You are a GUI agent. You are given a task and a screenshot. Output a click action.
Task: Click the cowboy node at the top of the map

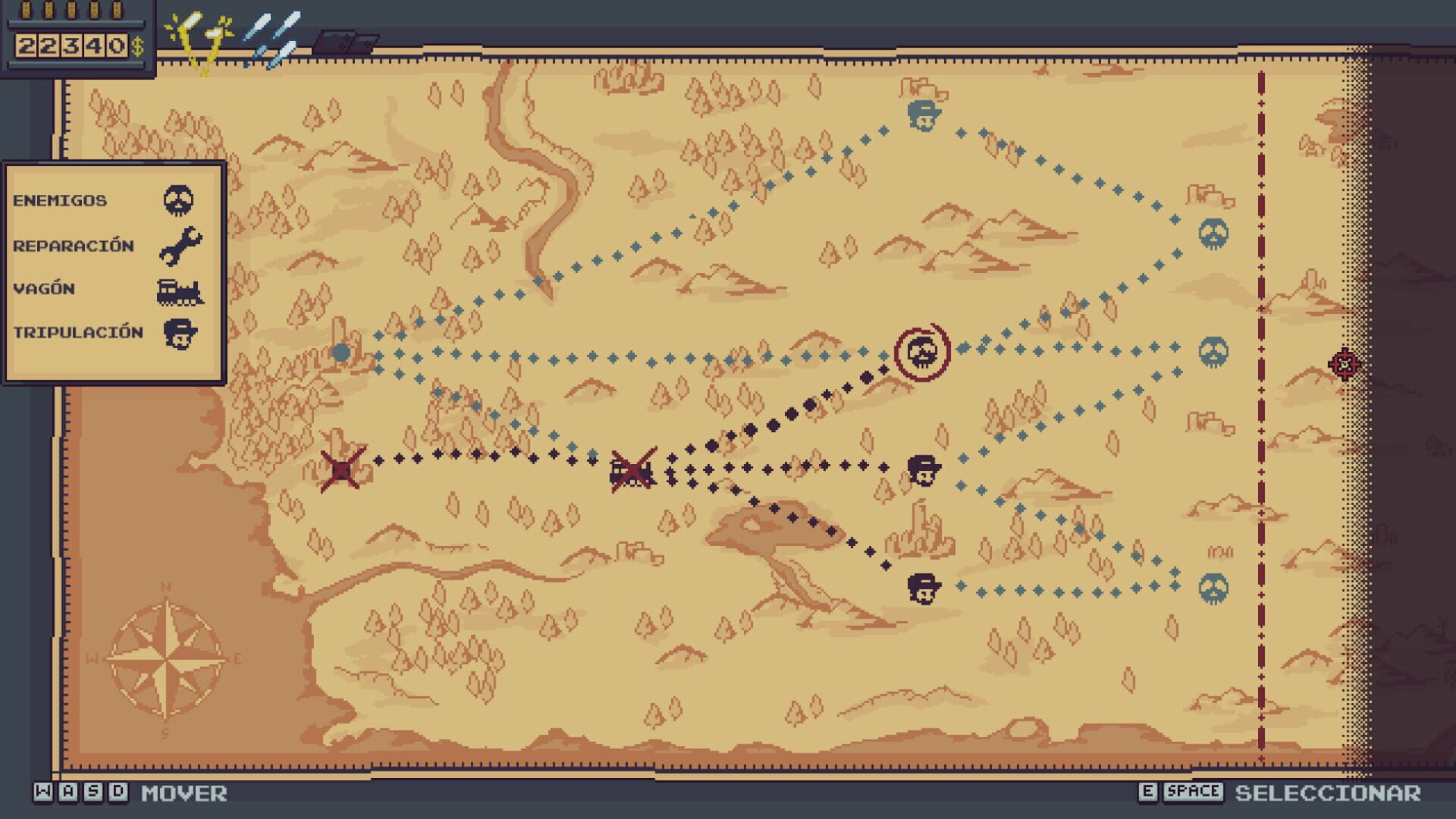[x=924, y=115]
